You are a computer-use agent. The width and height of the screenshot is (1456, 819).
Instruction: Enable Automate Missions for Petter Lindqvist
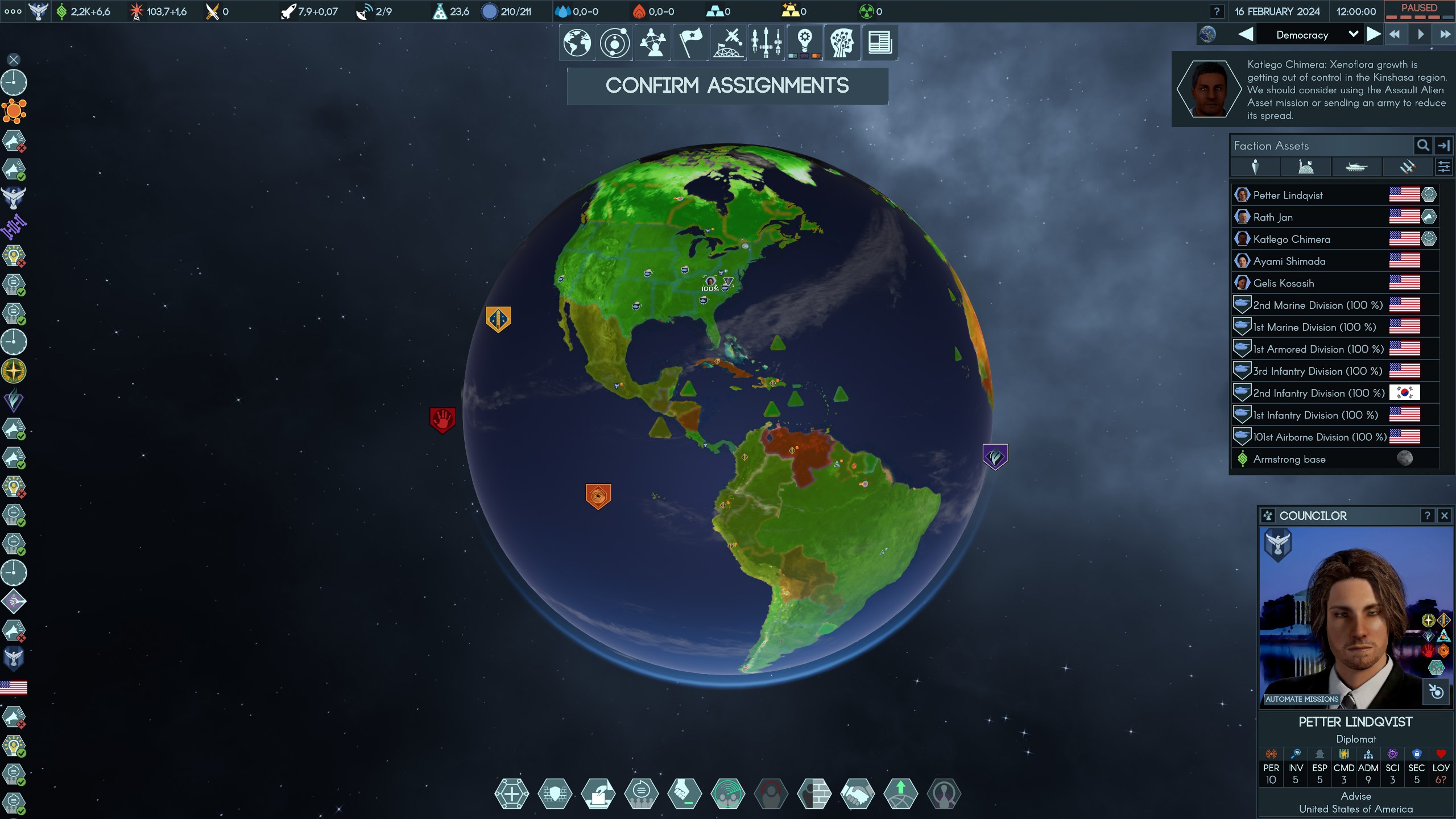1301,699
